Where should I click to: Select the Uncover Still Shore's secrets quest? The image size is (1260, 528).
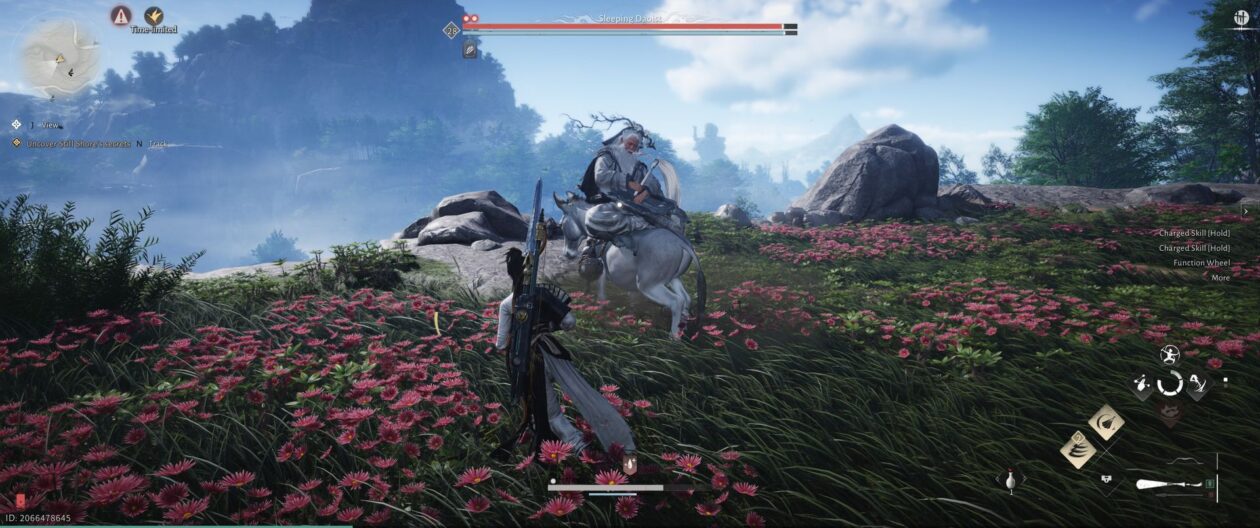[71, 143]
